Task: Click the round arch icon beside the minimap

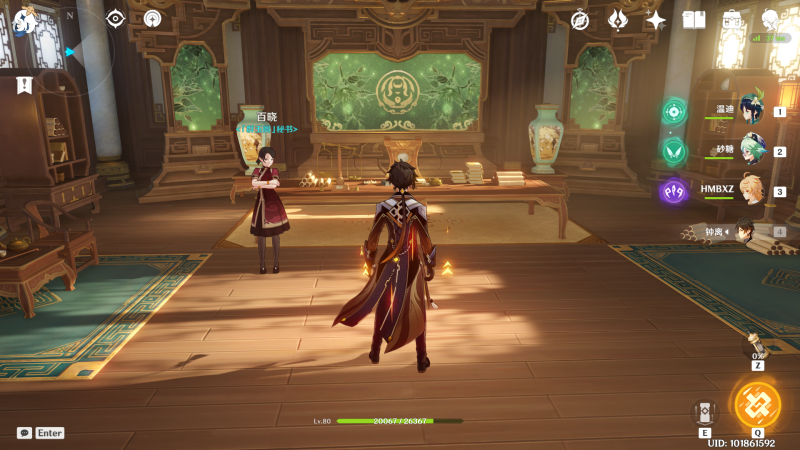Action: pos(152,19)
